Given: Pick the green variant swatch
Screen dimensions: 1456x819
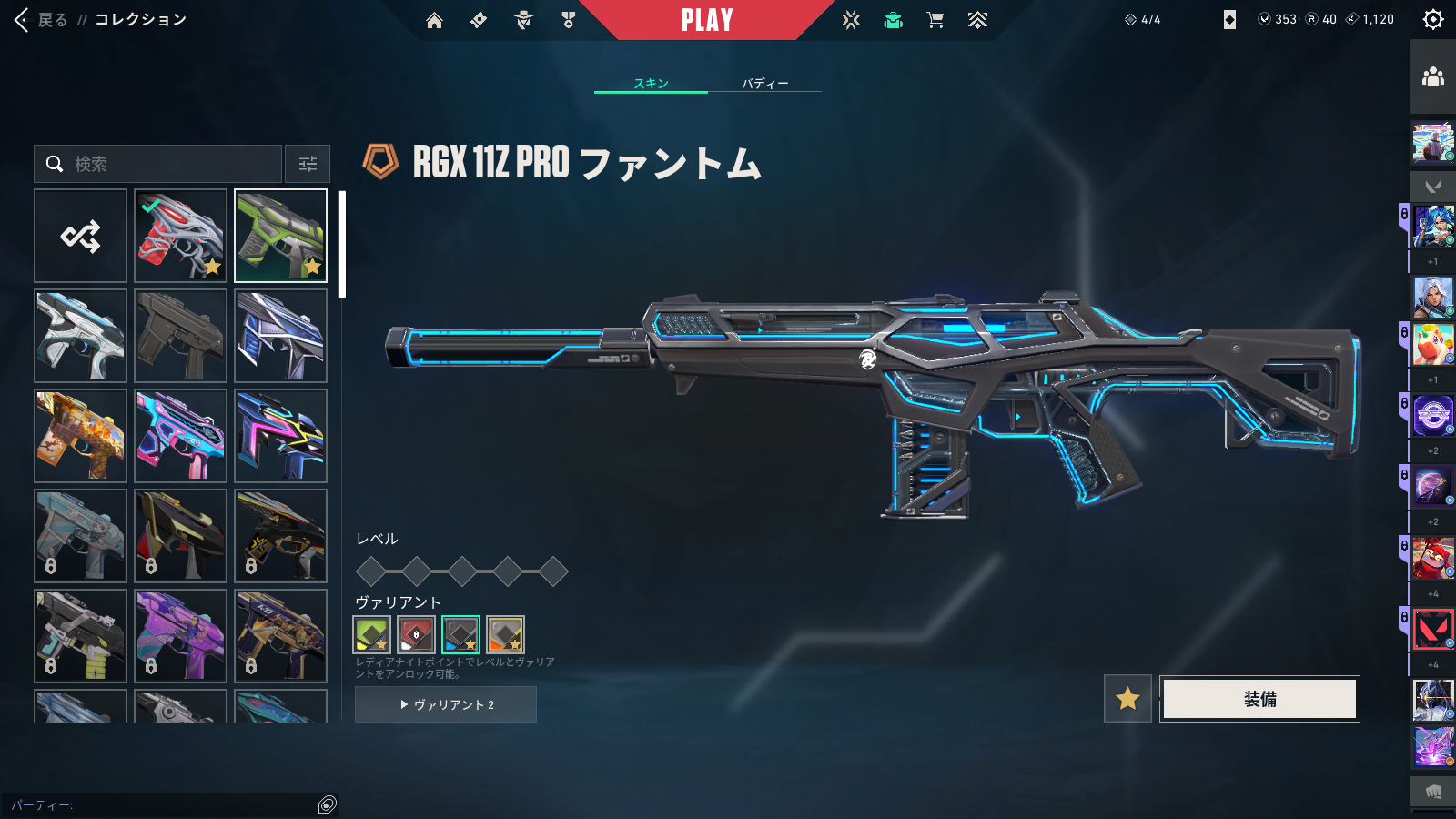Looking at the screenshot, I should [x=371, y=634].
